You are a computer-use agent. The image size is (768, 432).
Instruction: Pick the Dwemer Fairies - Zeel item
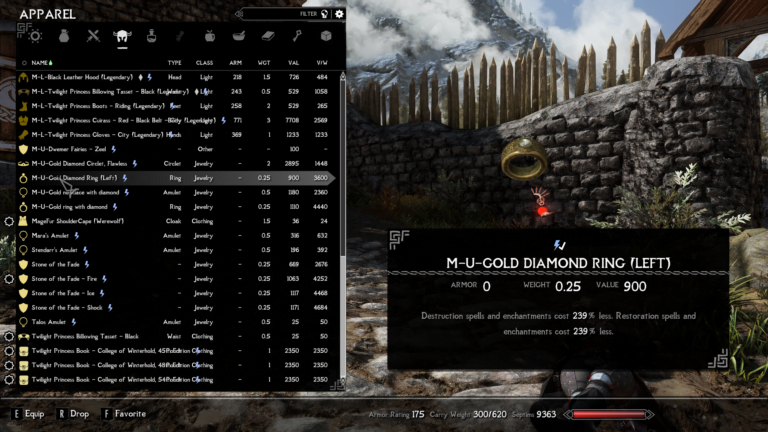tap(68, 149)
